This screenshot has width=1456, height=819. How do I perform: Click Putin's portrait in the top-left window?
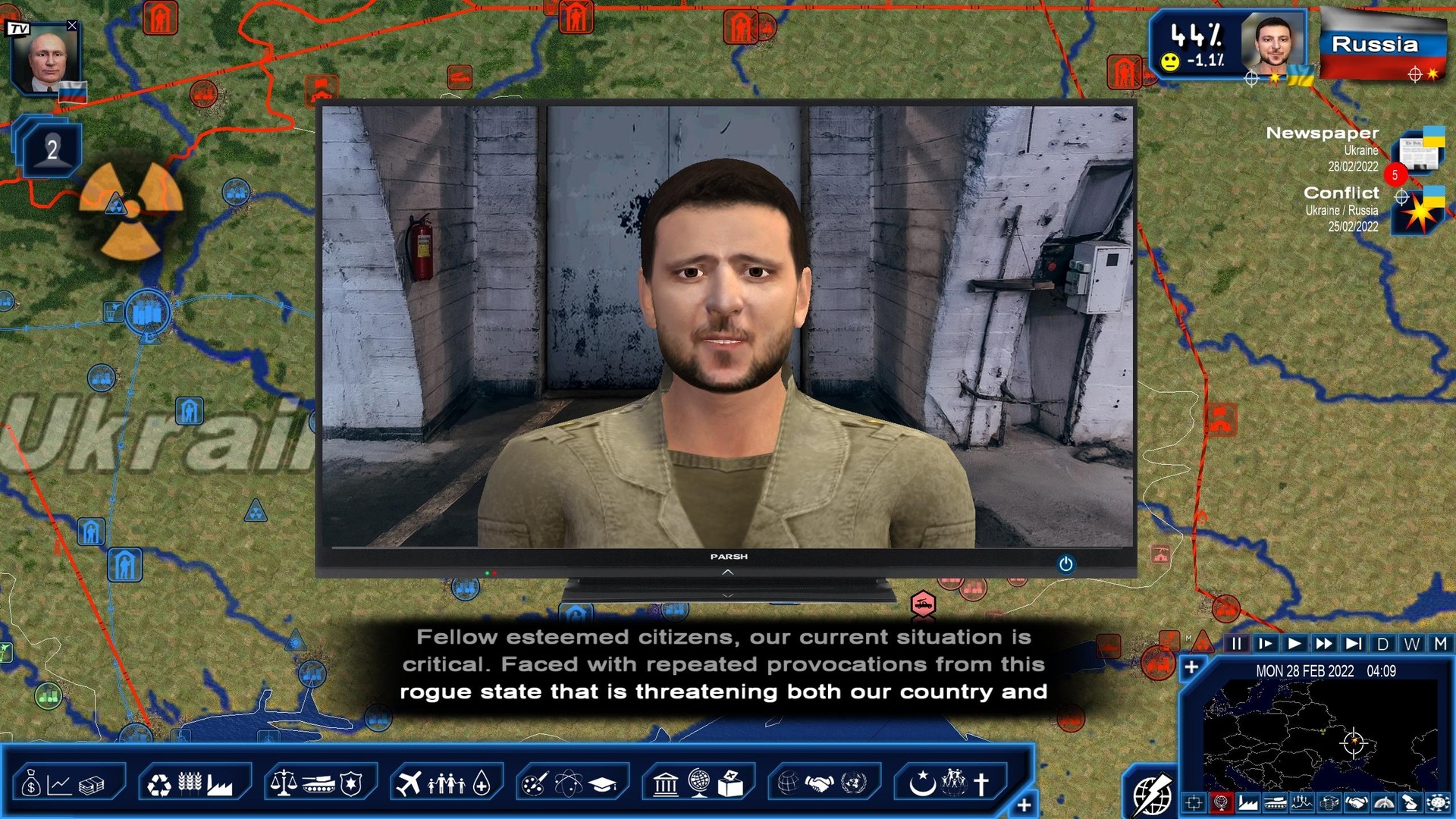pos(47,57)
